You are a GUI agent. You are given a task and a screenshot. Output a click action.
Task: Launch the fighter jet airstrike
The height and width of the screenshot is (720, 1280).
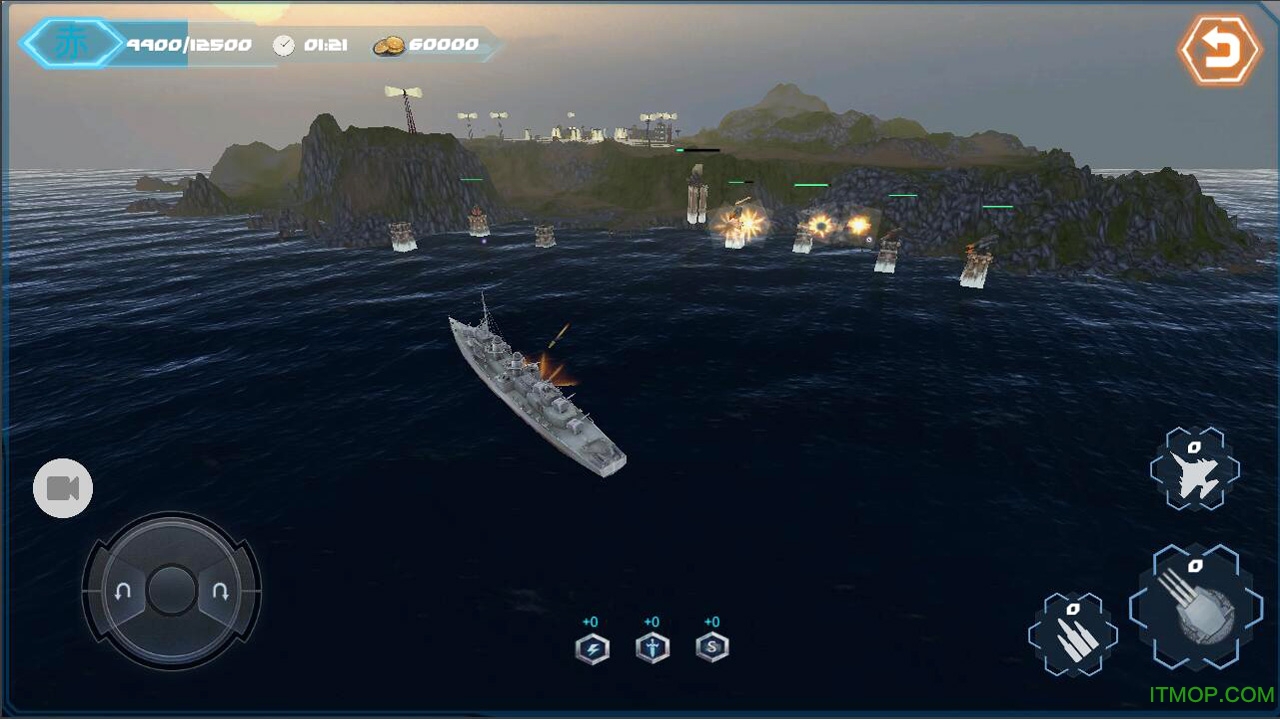[x=1194, y=472]
